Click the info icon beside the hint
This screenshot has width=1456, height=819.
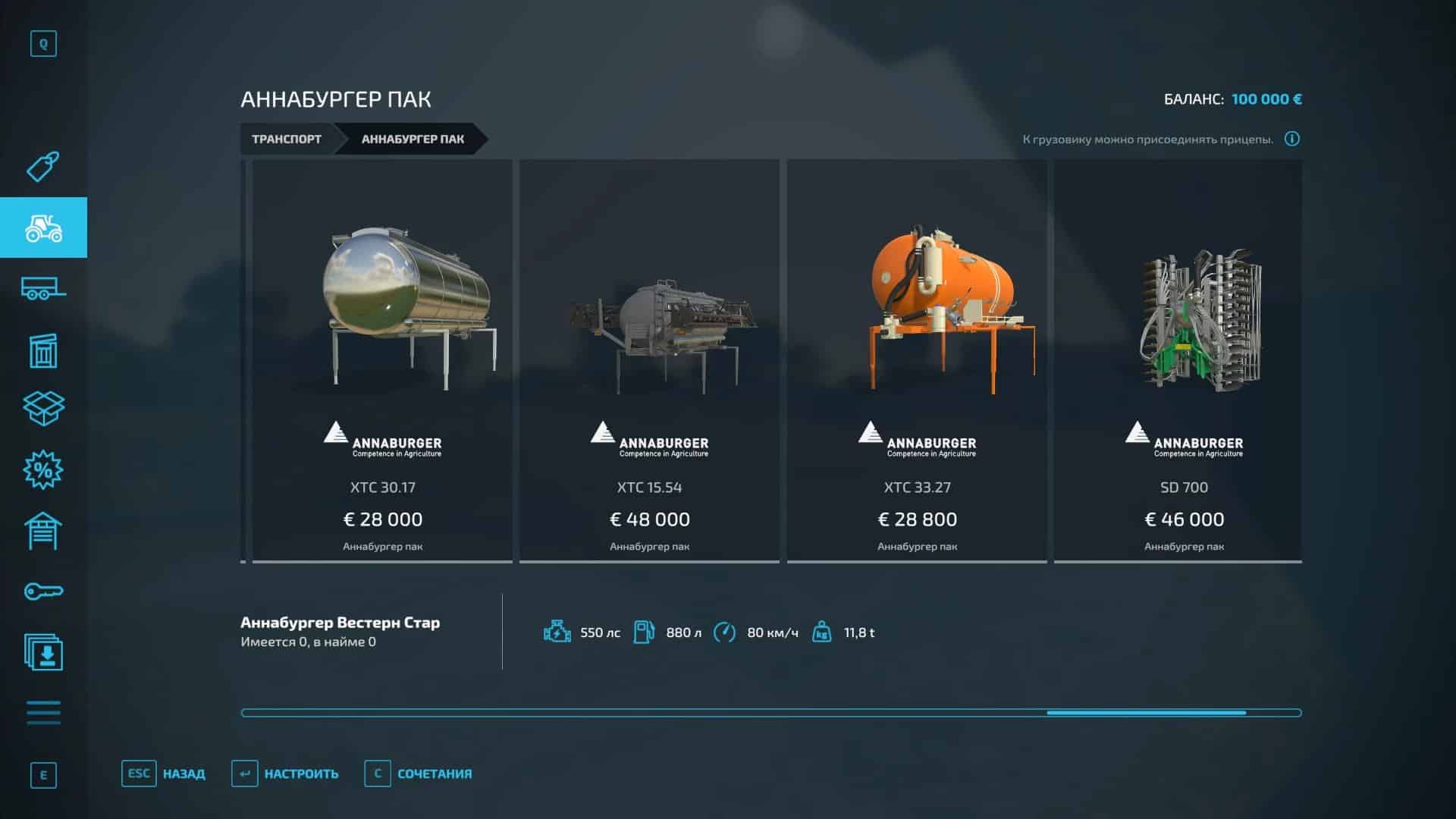pos(1292,139)
